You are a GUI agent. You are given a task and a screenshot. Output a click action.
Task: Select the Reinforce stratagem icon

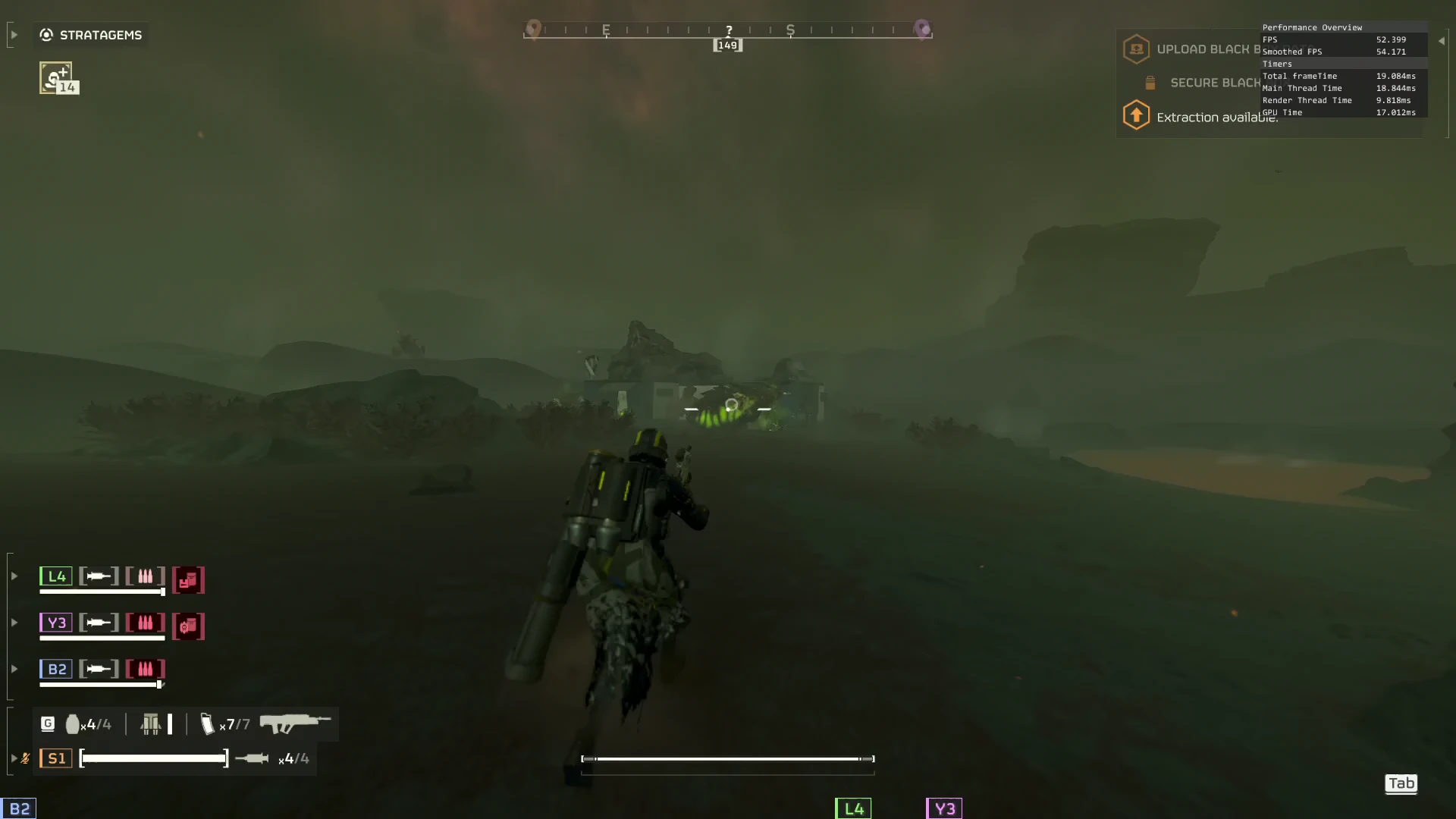56,78
